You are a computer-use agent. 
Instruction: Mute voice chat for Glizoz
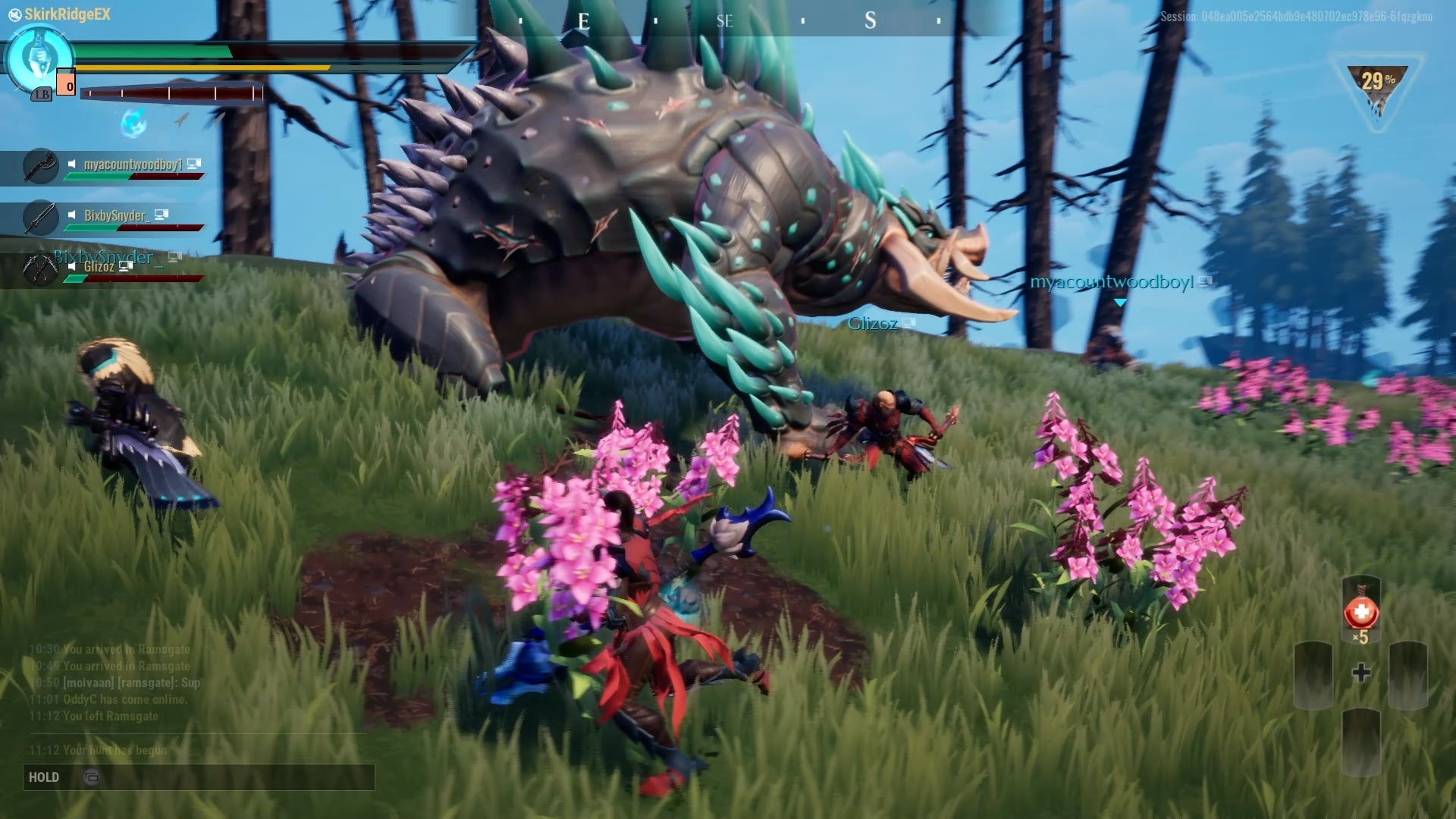72,266
